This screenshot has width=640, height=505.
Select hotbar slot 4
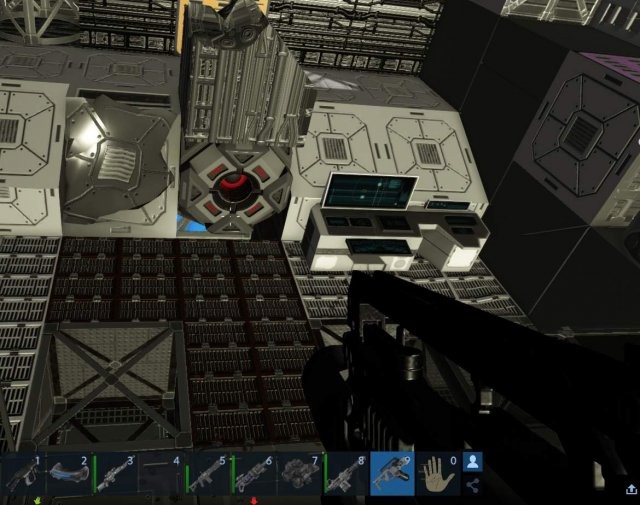[x=160, y=474]
